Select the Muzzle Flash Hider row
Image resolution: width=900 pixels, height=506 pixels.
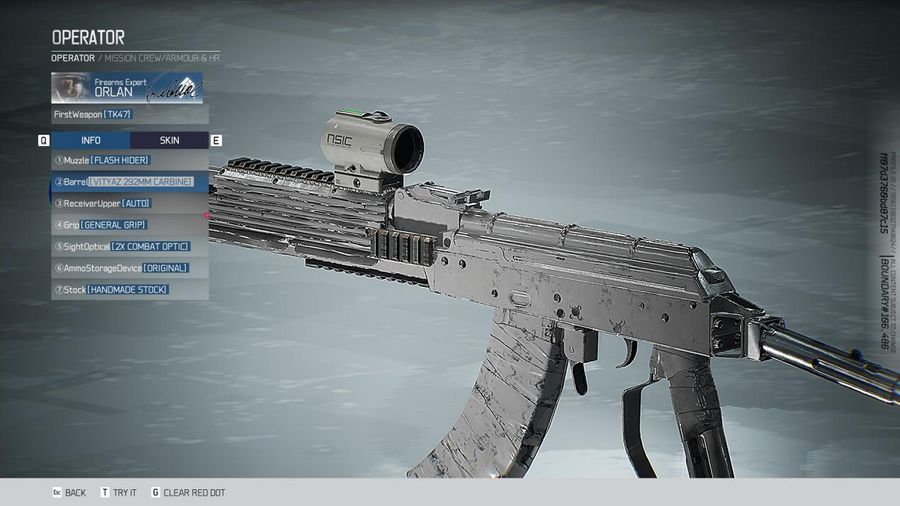pos(130,160)
